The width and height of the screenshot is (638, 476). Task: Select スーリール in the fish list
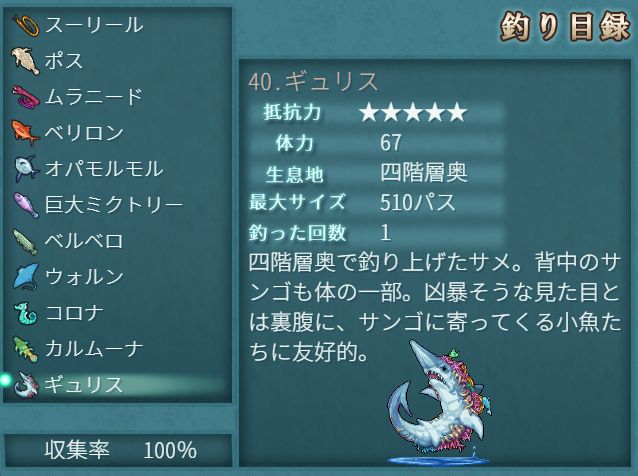pyautogui.click(x=95, y=25)
